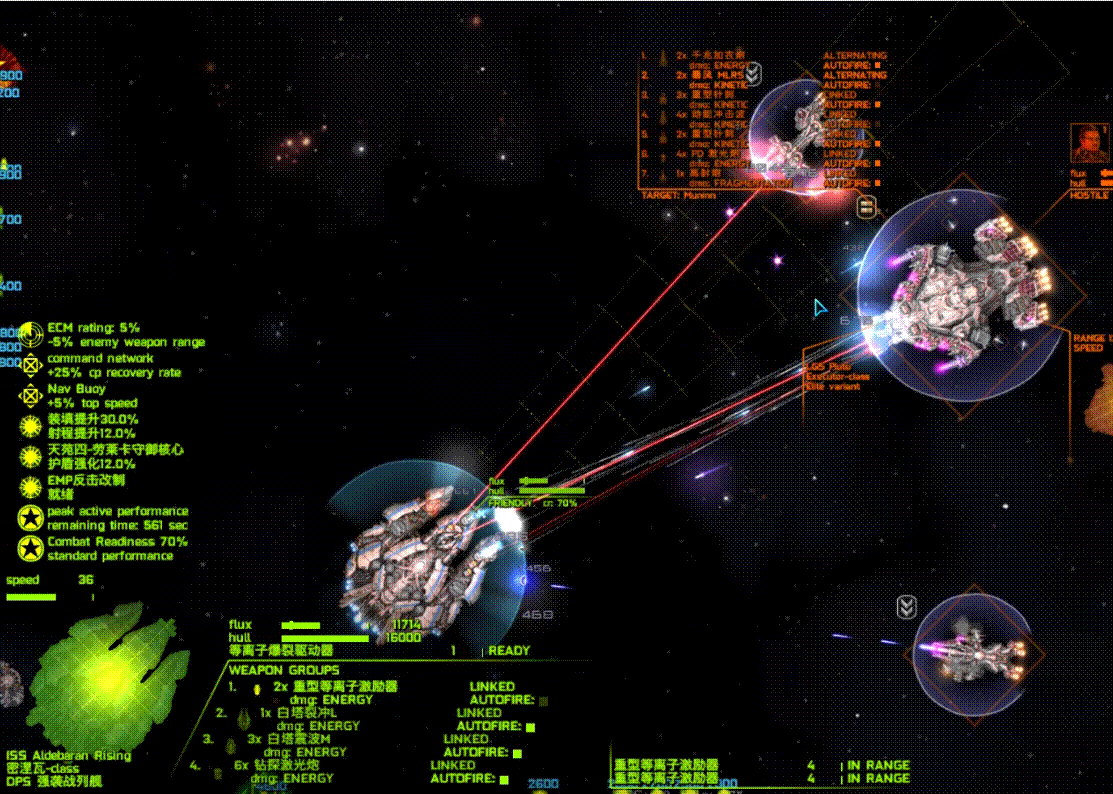This screenshot has width=1113, height=794.
Task: Toggle autofire for weapon group 3
Action: coord(517,753)
